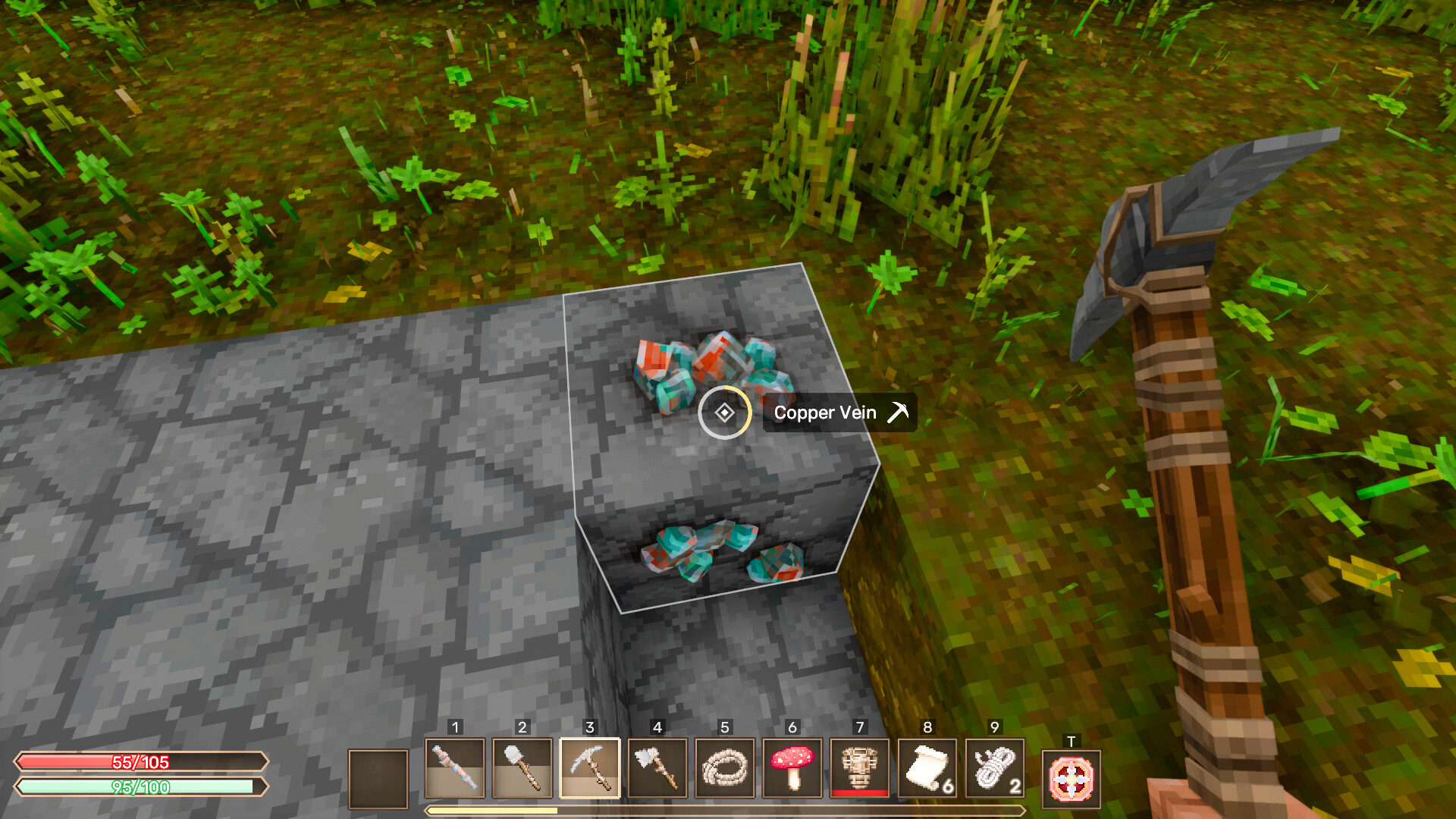Choose the white rope bundle with count 2
This screenshot has height=819, width=1456.
pos(995,768)
